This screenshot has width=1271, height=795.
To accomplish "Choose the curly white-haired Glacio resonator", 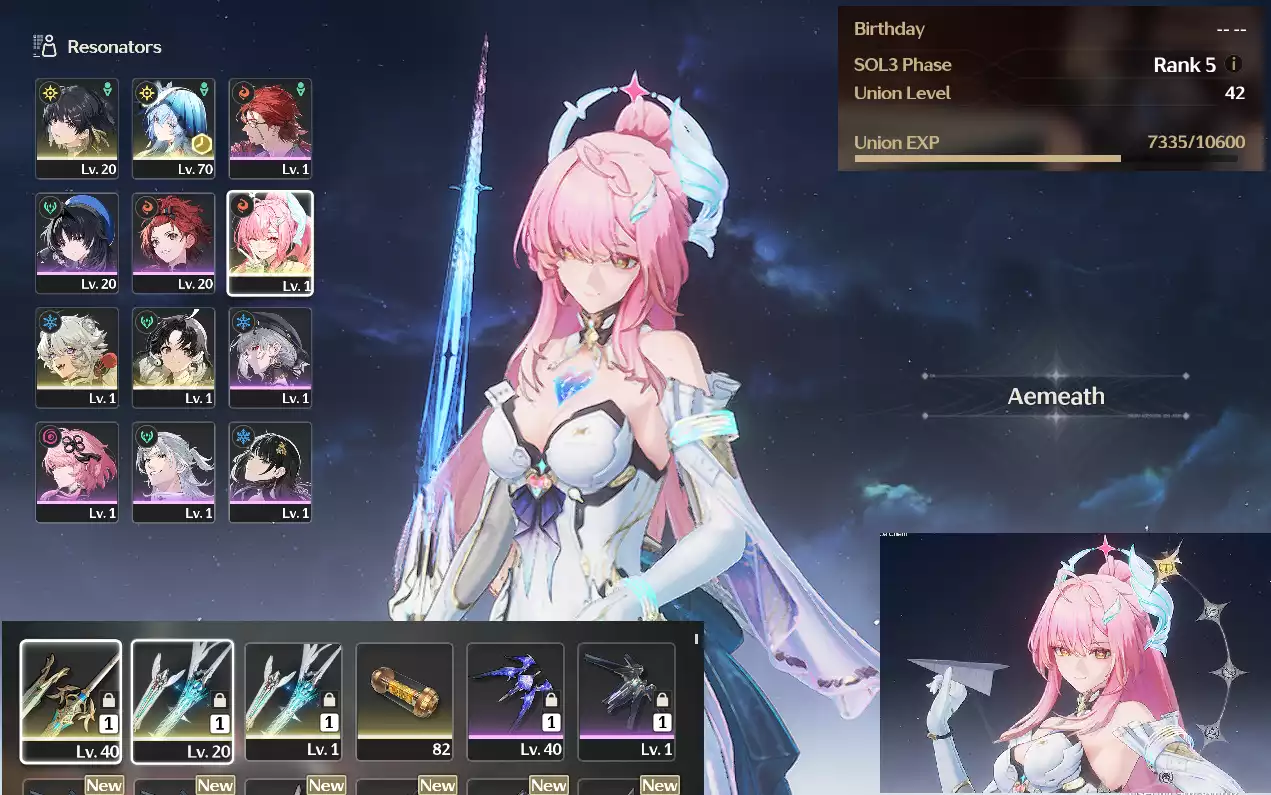I will click(77, 357).
